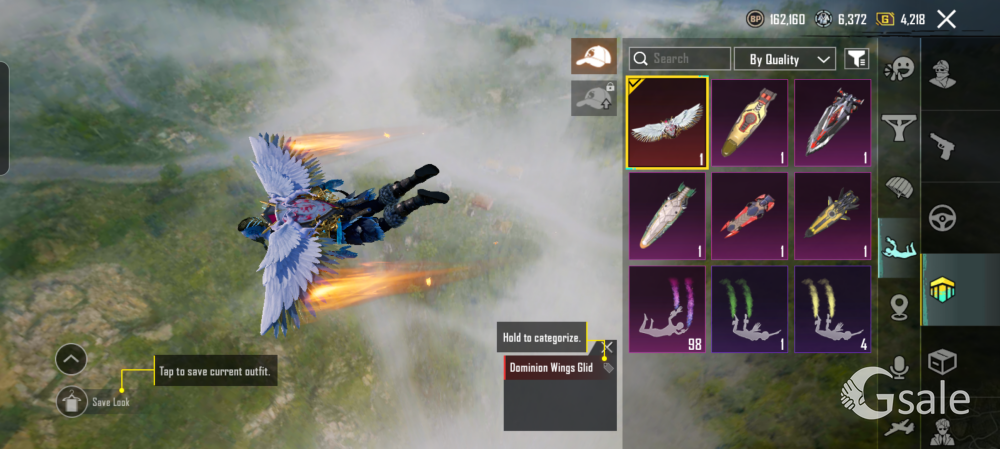Viewport: 1000px width, 449px height.
Task: Tap Save Look outfit button
Action: [71, 401]
